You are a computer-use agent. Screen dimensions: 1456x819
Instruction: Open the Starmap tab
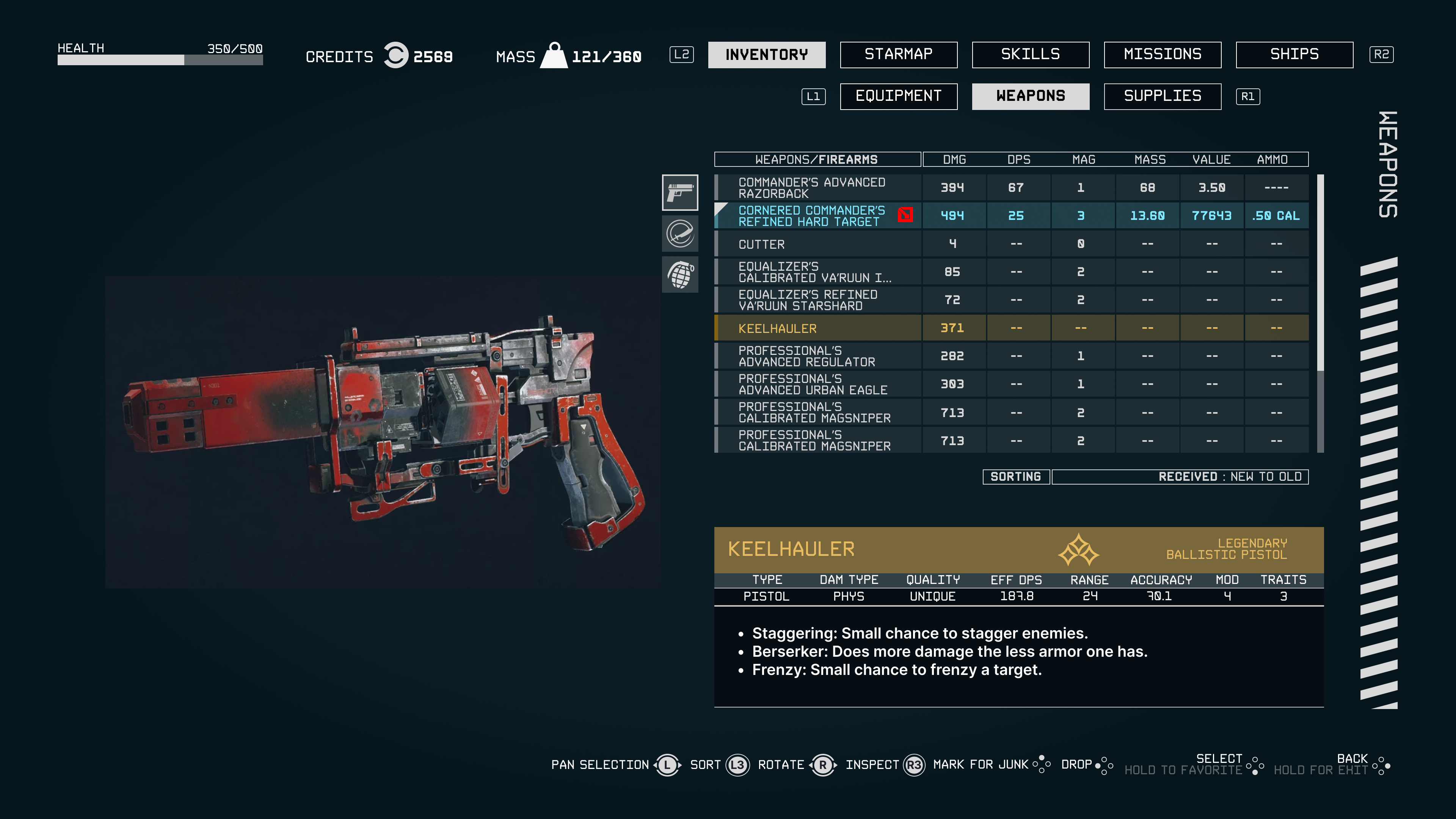click(x=898, y=54)
